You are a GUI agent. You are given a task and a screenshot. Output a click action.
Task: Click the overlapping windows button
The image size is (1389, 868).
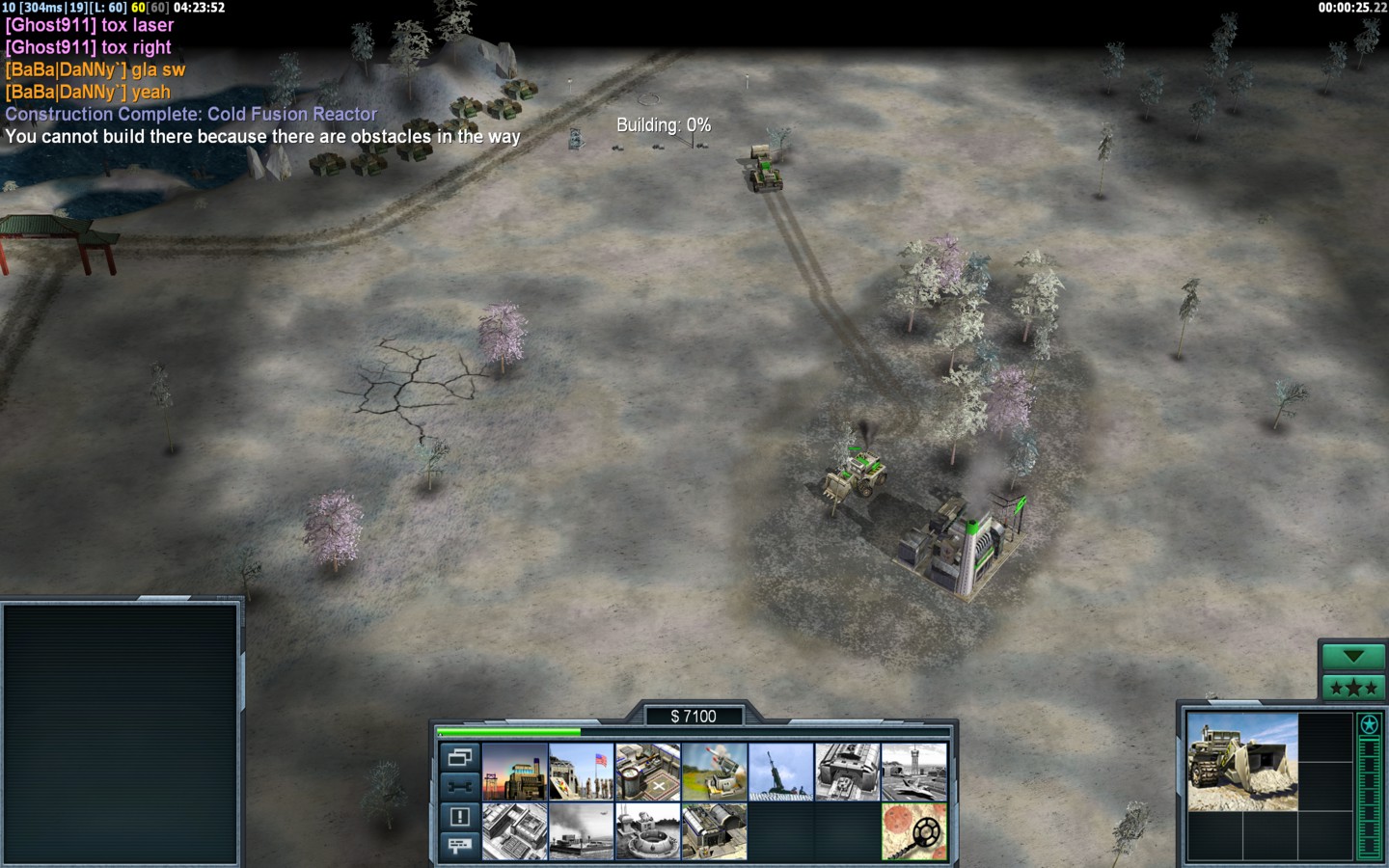click(459, 757)
